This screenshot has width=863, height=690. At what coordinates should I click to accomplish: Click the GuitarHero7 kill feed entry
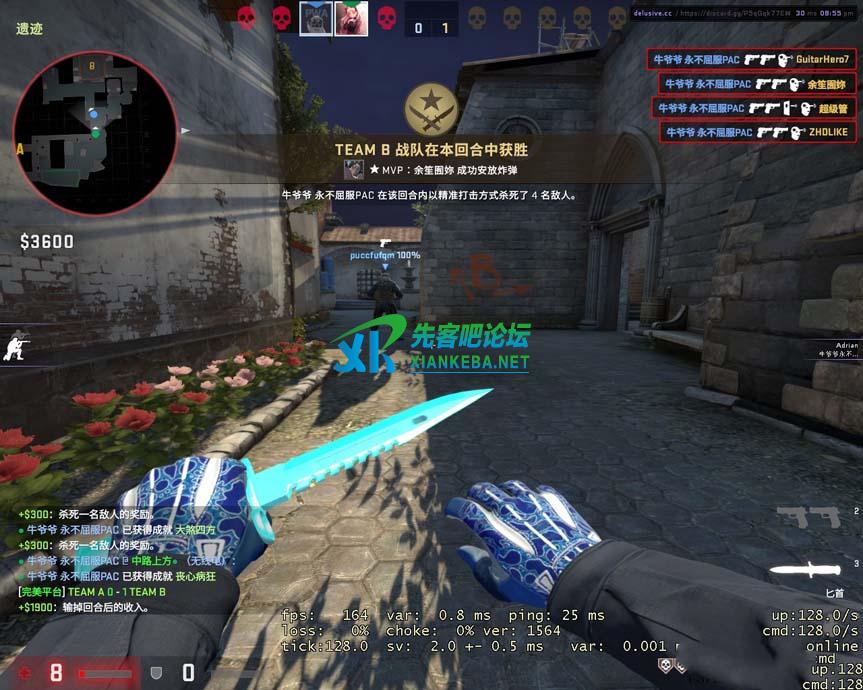750,59
